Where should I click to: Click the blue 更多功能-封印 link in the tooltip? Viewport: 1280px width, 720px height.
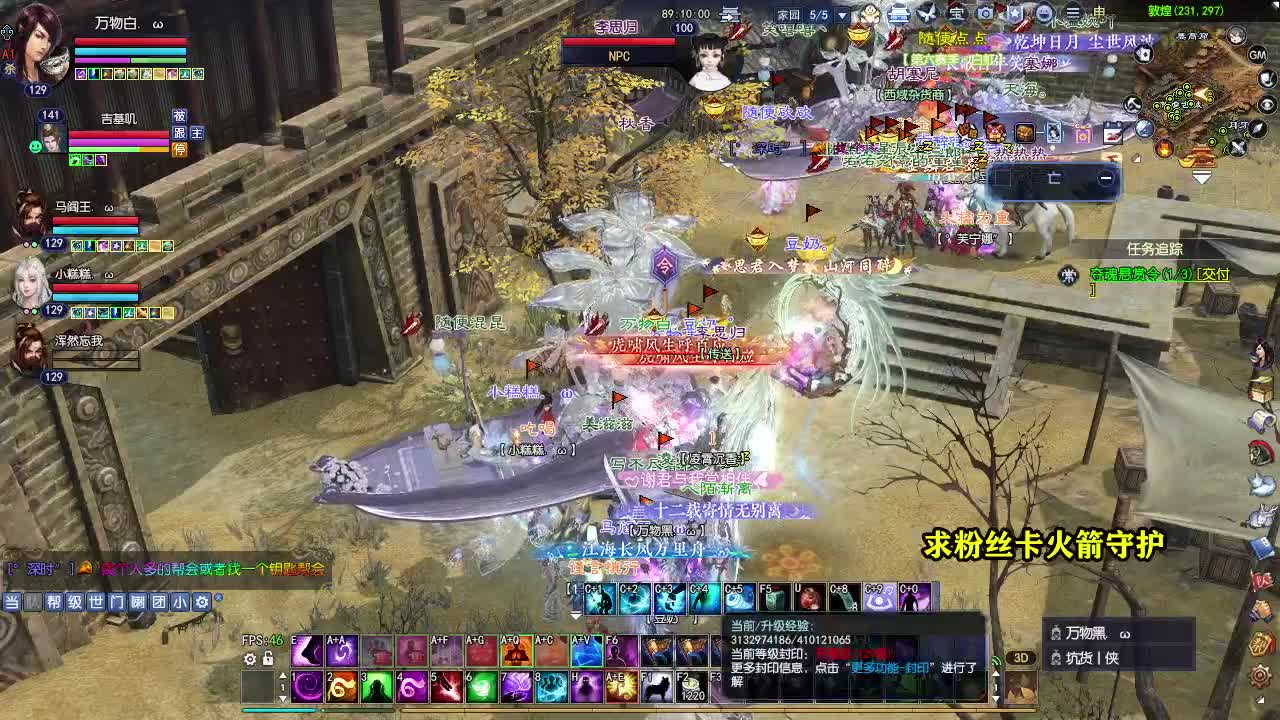[x=889, y=666]
